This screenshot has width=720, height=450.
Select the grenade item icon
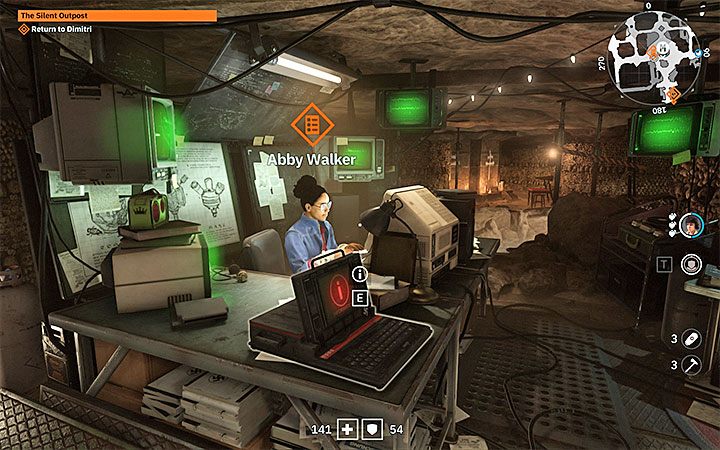(x=691, y=338)
